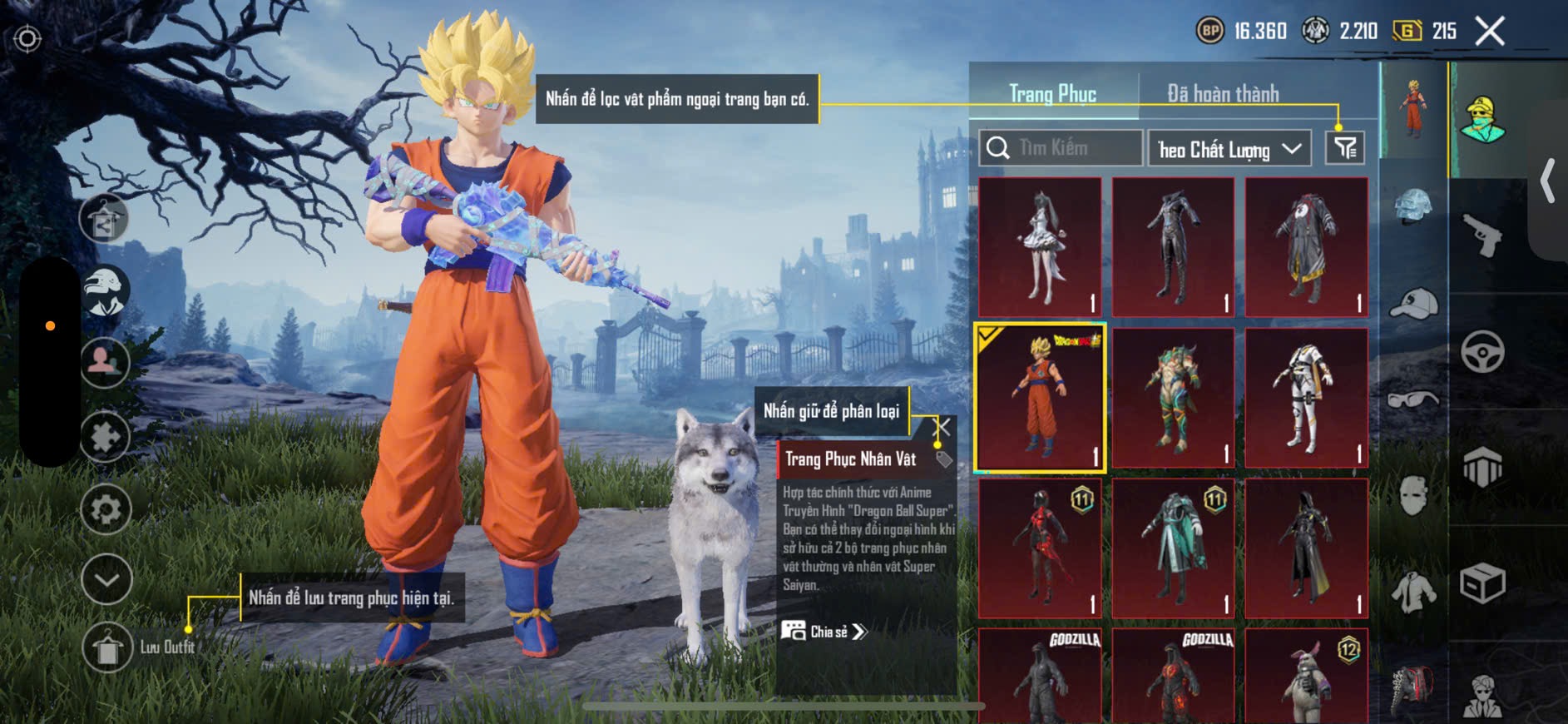The image size is (1568, 724).
Task: Save the current outfit with Lưu Outfit
Action: tap(108, 647)
